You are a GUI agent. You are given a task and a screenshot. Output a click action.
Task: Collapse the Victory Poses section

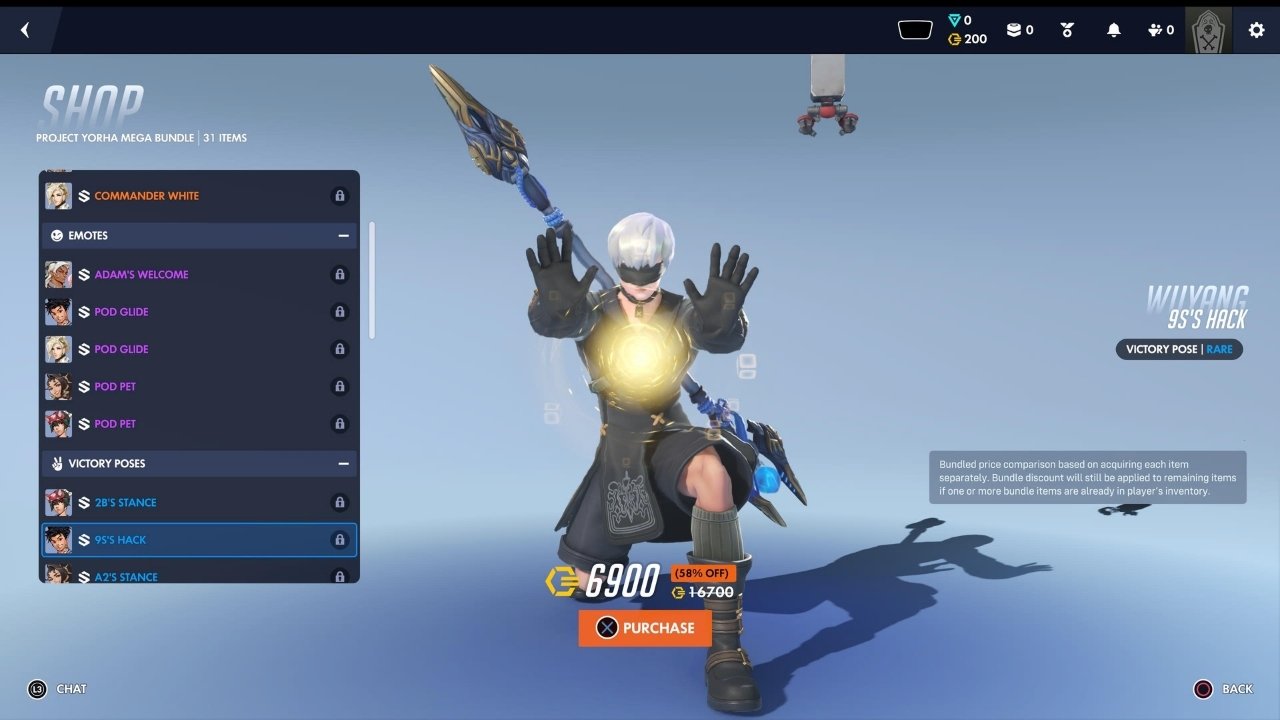(x=343, y=464)
